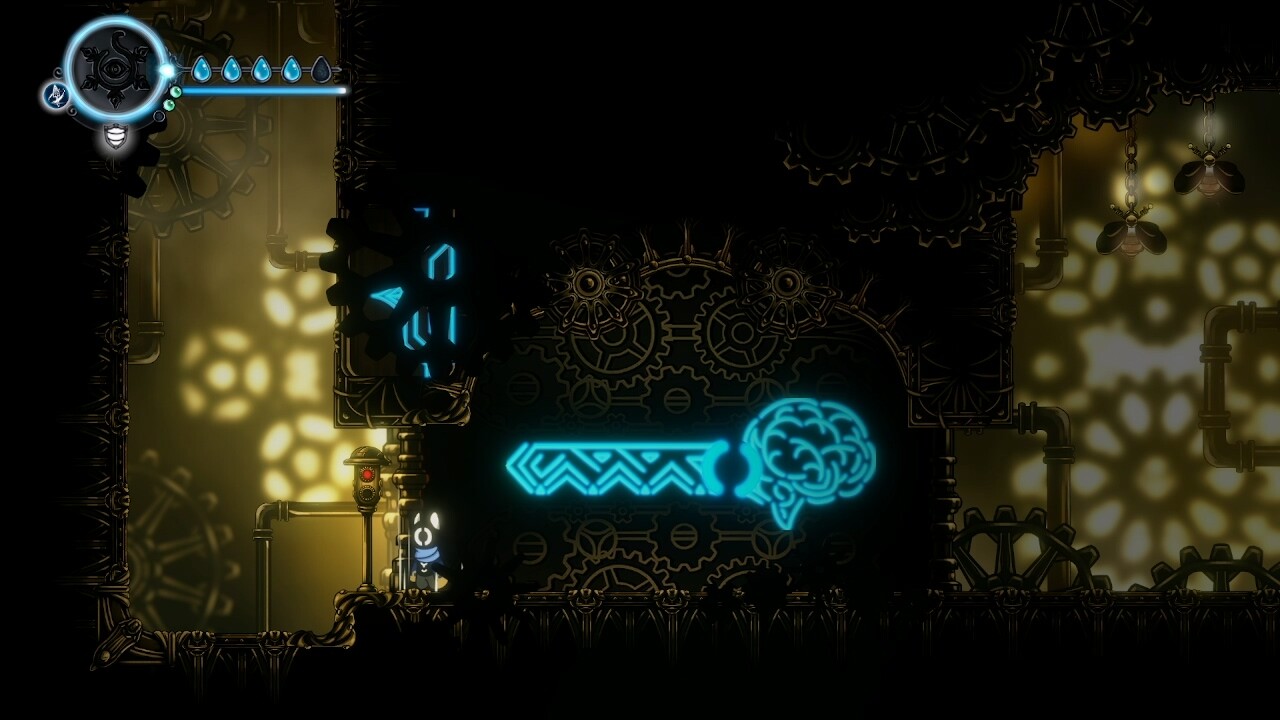1280x720 pixels.
Task: Select the lantern bulb icon under the gauge
Action: pos(114,136)
